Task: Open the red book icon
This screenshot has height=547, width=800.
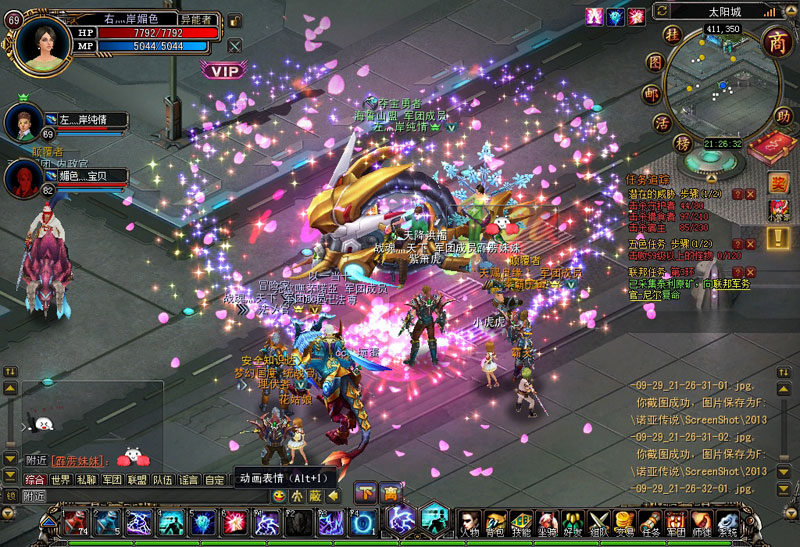Action: 770,148
